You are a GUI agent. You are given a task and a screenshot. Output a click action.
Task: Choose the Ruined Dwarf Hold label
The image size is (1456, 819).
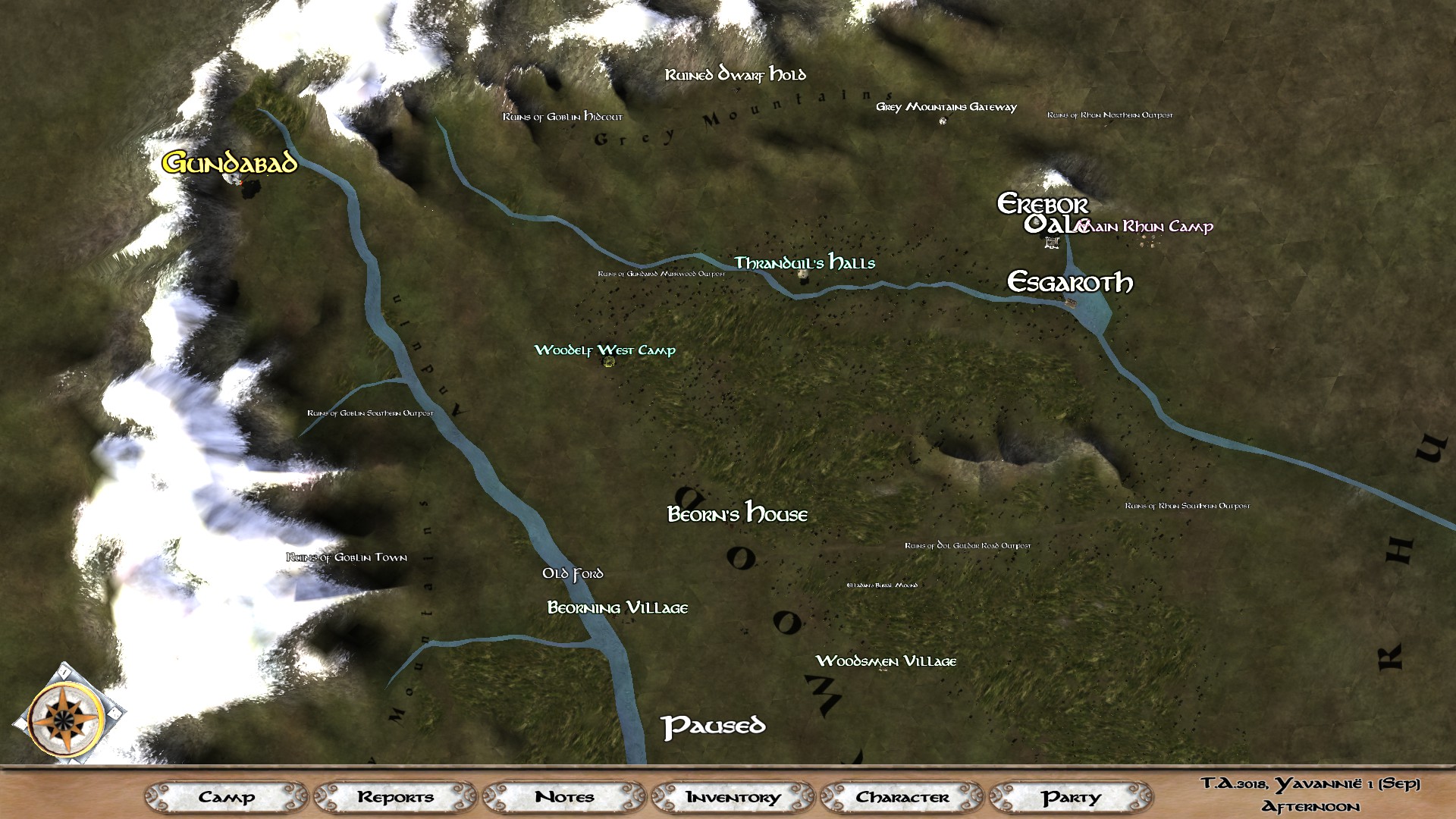(x=735, y=74)
